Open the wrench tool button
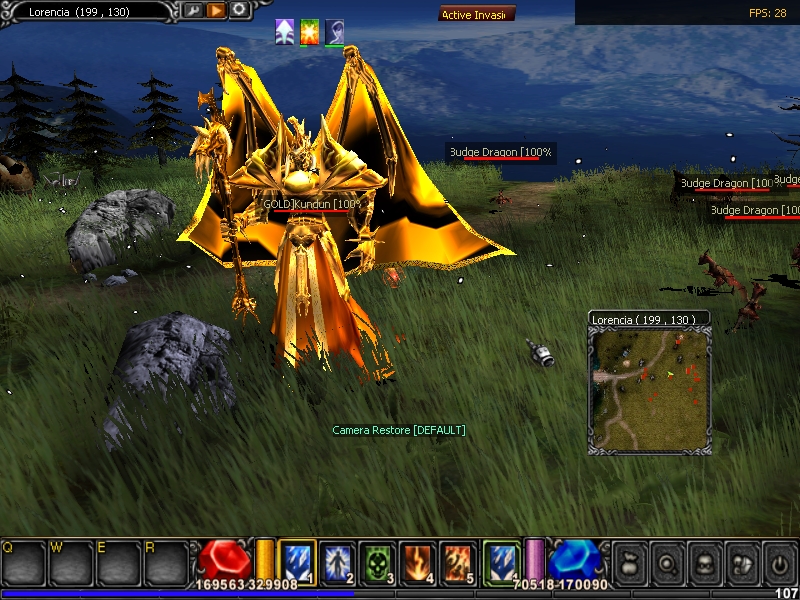This screenshot has height=600, width=800. pyautogui.click(x=191, y=11)
